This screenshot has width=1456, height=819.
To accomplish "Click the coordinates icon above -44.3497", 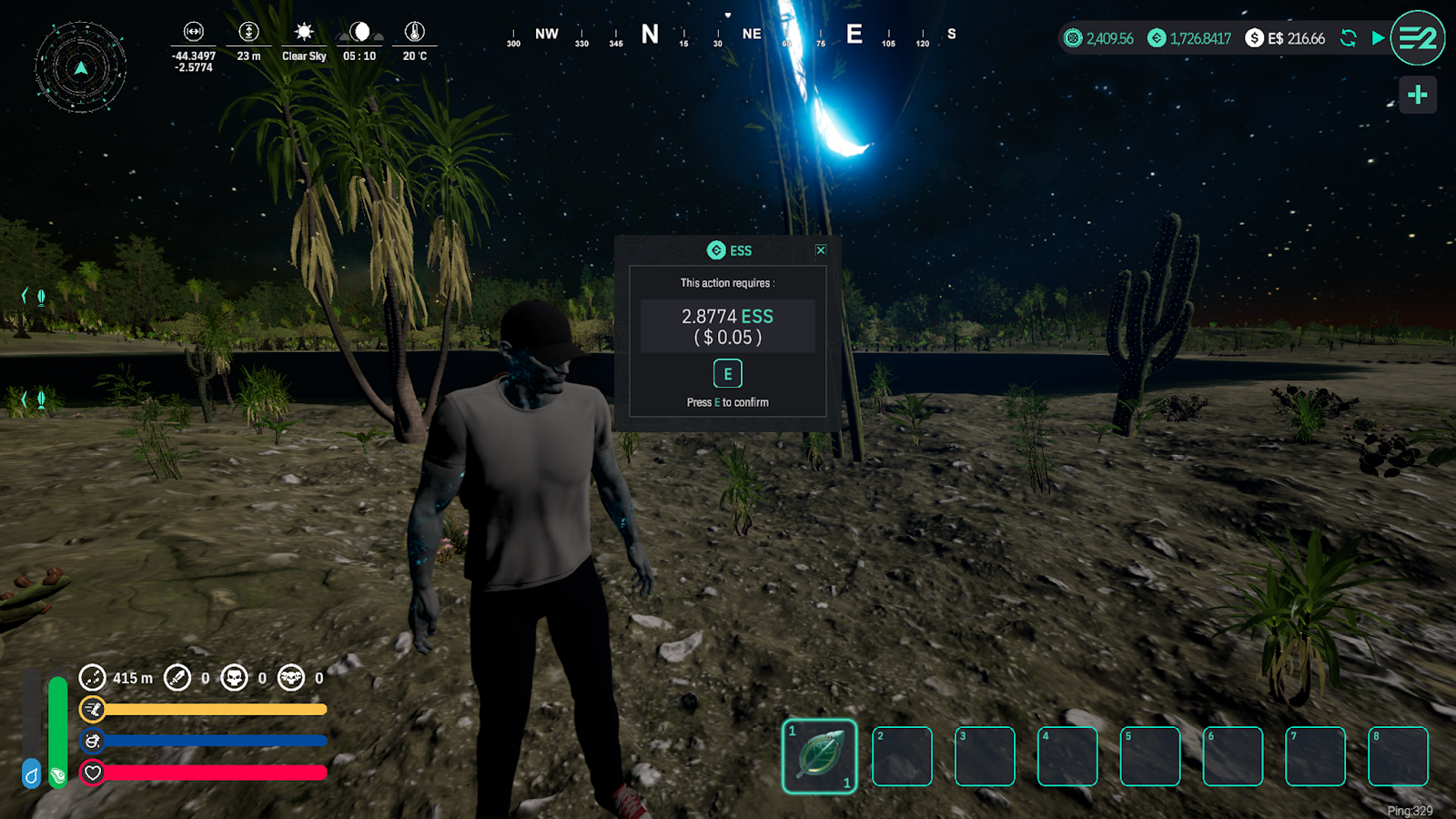I will pos(194,32).
